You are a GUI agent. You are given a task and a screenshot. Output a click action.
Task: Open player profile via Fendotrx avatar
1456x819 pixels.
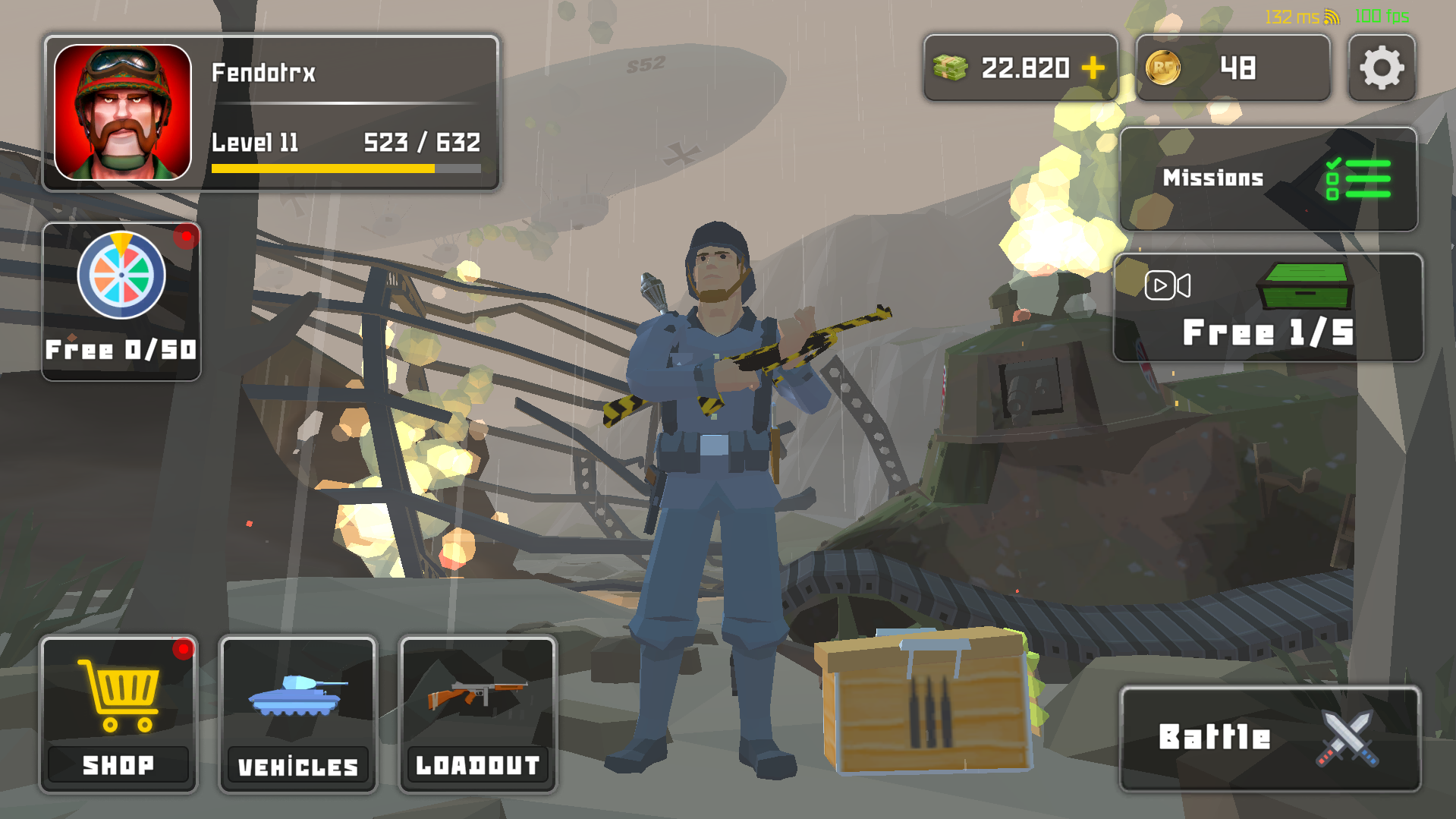click(123, 112)
